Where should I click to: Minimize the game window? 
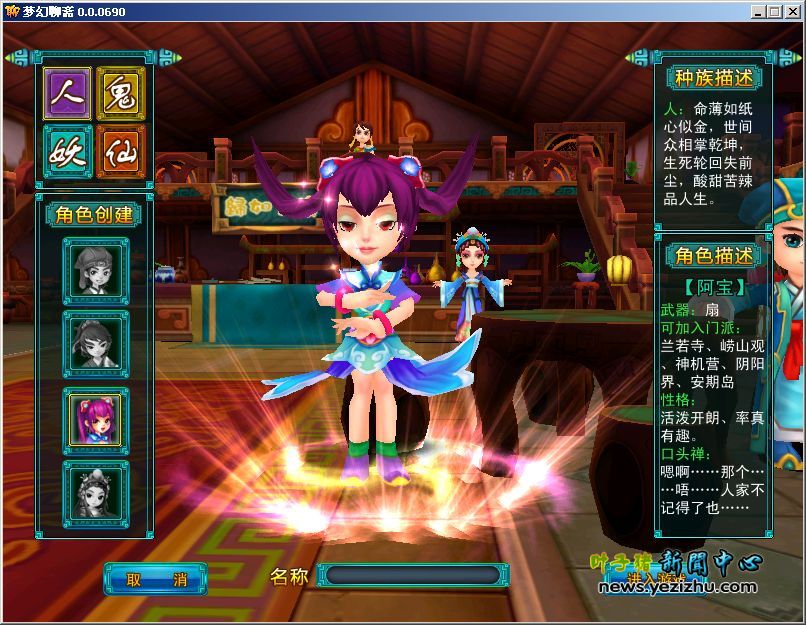[759, 12]
